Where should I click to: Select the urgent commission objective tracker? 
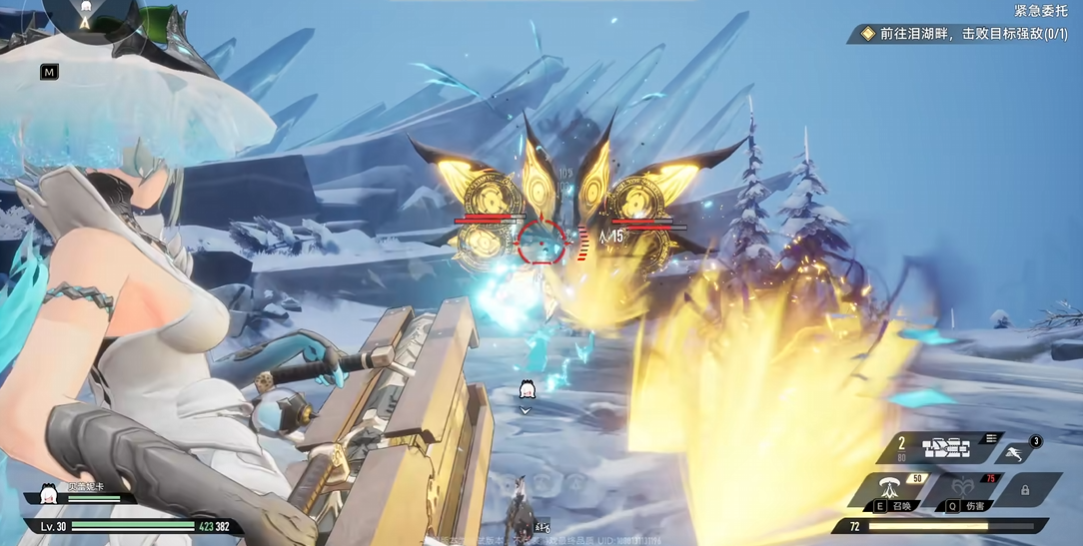click(x=963, y=34)
